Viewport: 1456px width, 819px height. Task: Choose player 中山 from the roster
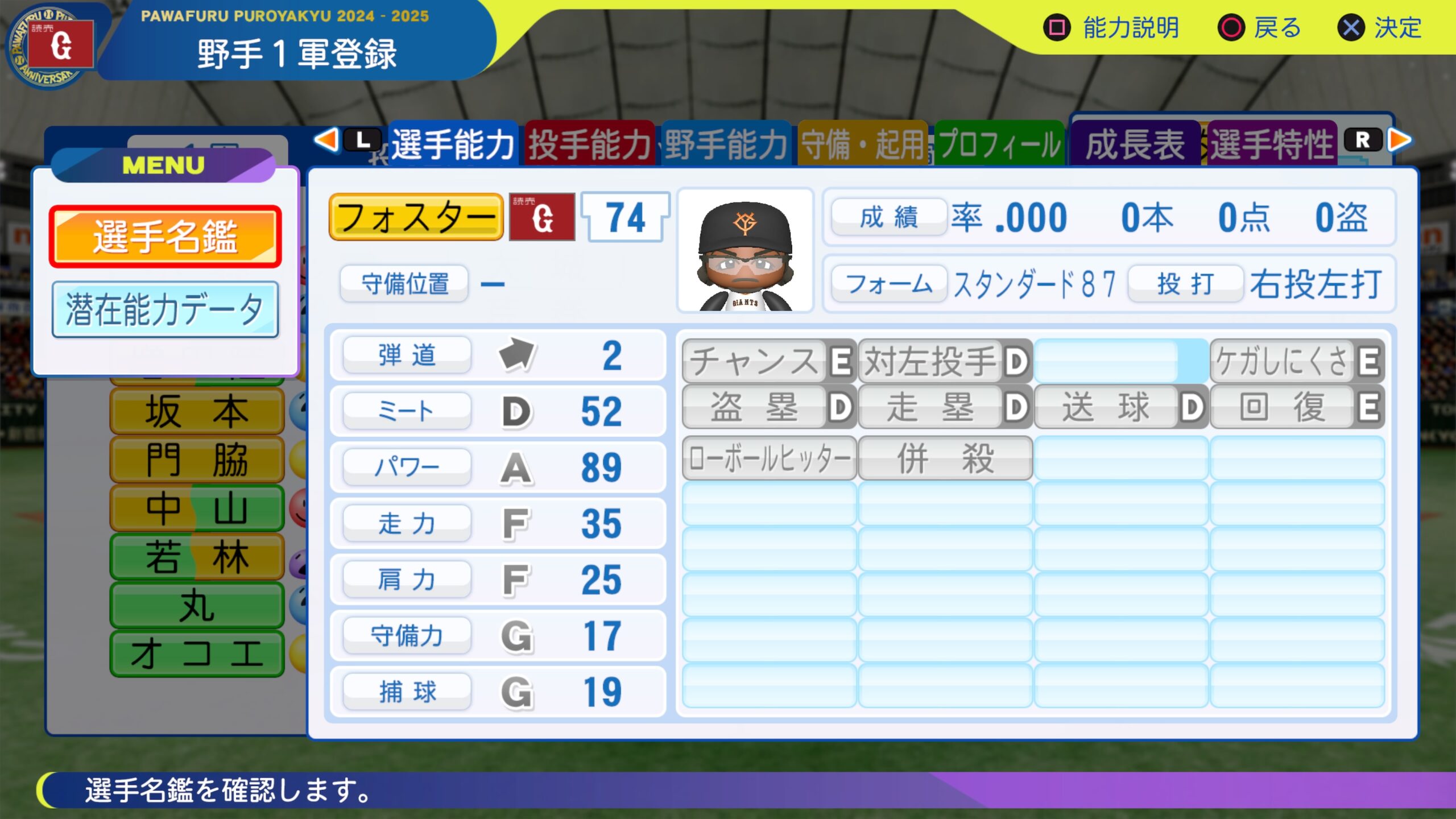pos(197,508)
